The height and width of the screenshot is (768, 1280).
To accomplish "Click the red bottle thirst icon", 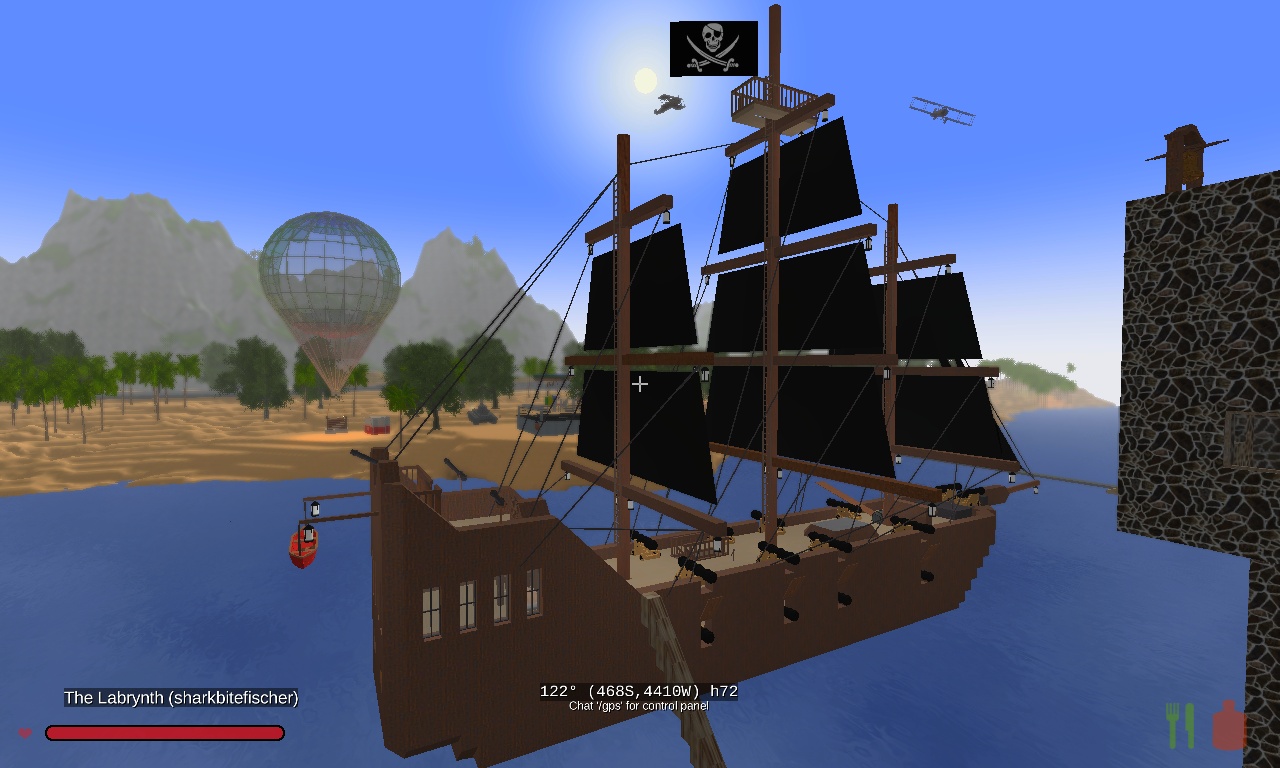I will tap(1229, 725).
